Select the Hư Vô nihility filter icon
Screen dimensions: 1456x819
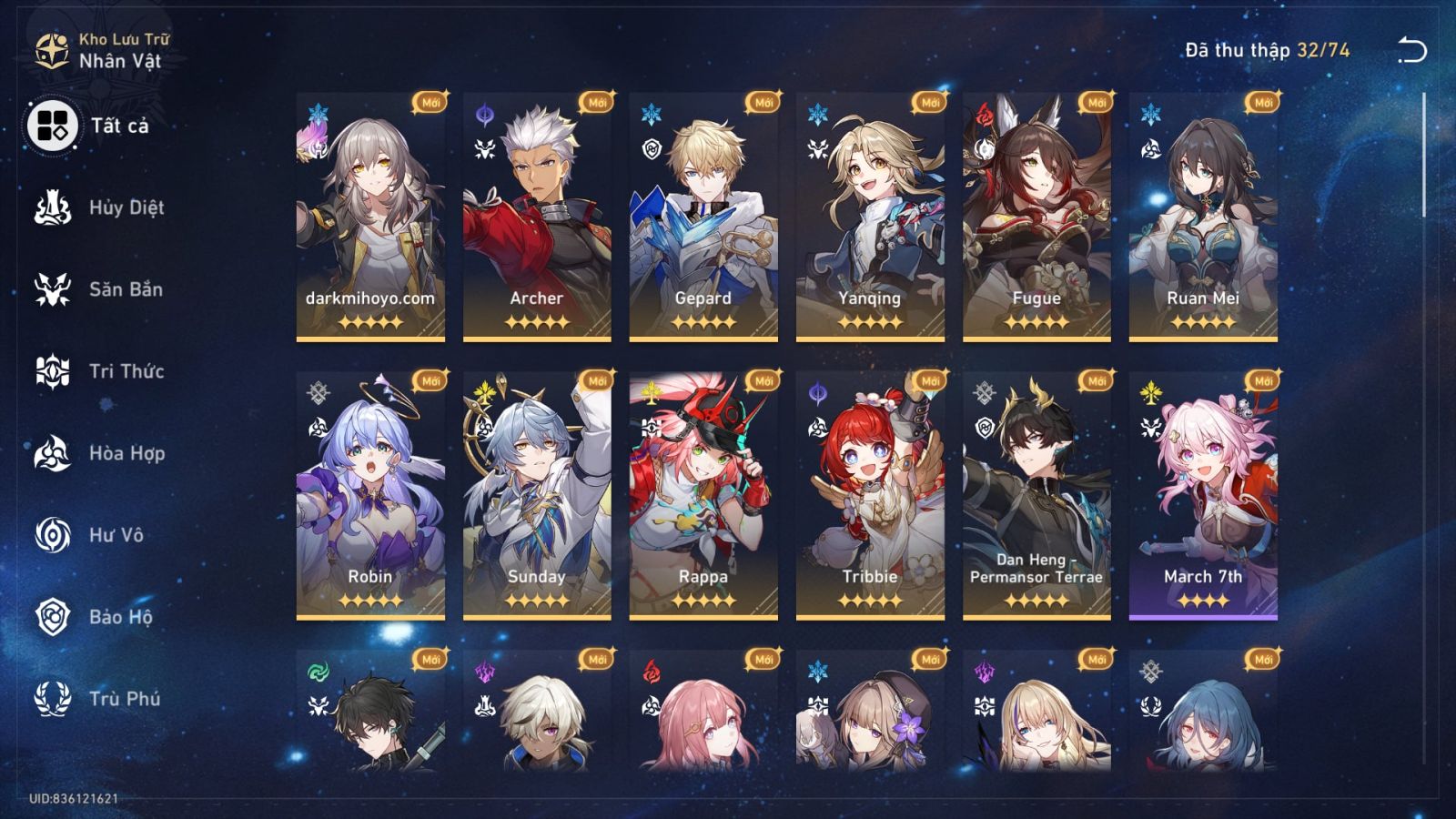[x=52, y=535]
